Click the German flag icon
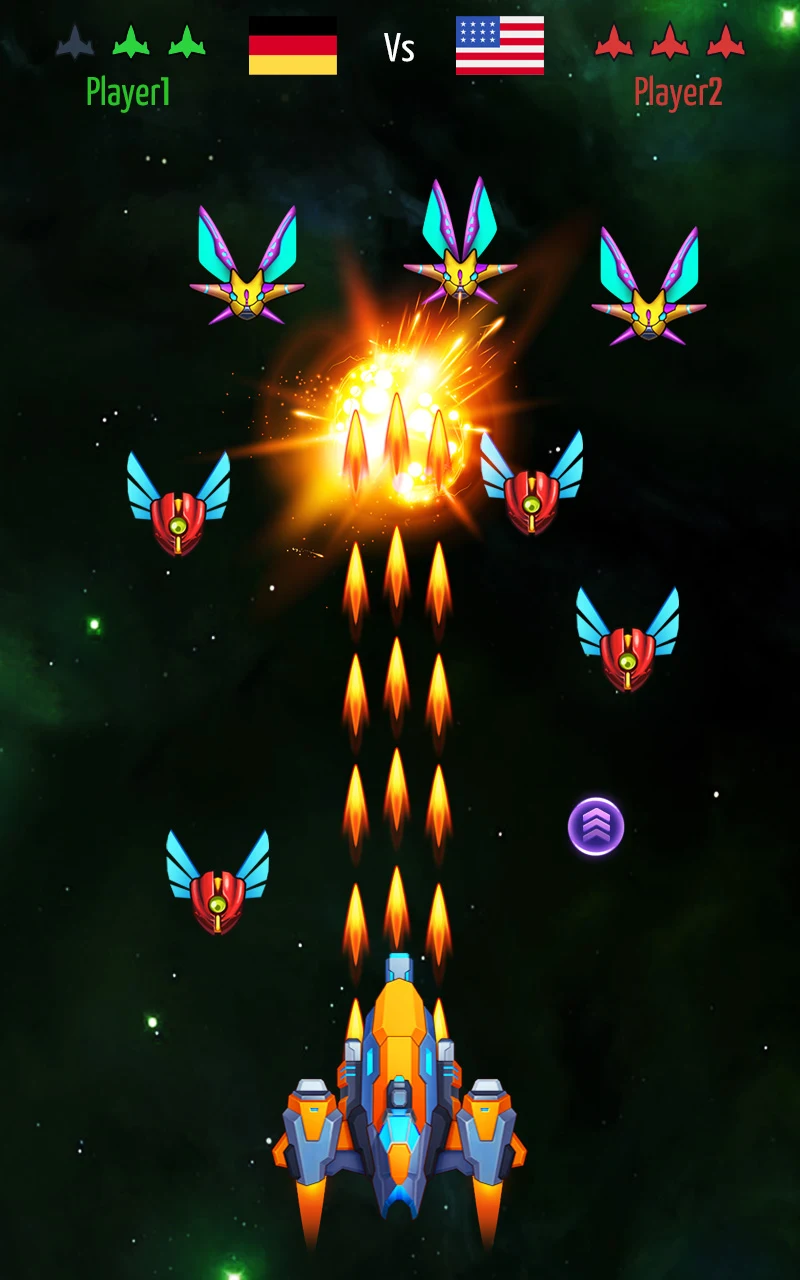The image size is (800, 1280). pos(293,46)
